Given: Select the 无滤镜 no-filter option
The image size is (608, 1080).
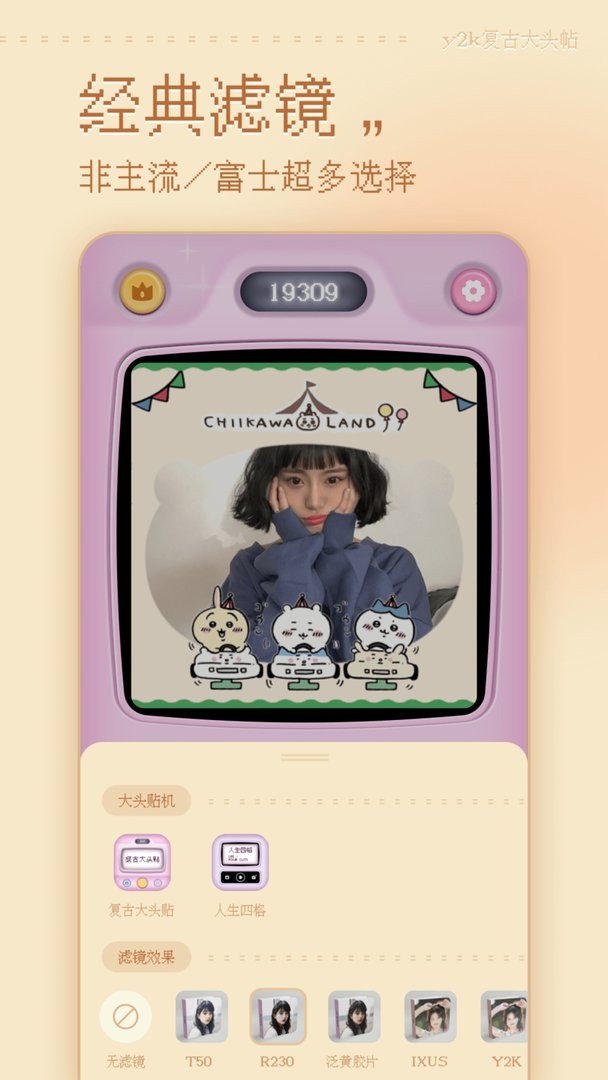Looking at the screenshot, I should tap(126, 1017).
